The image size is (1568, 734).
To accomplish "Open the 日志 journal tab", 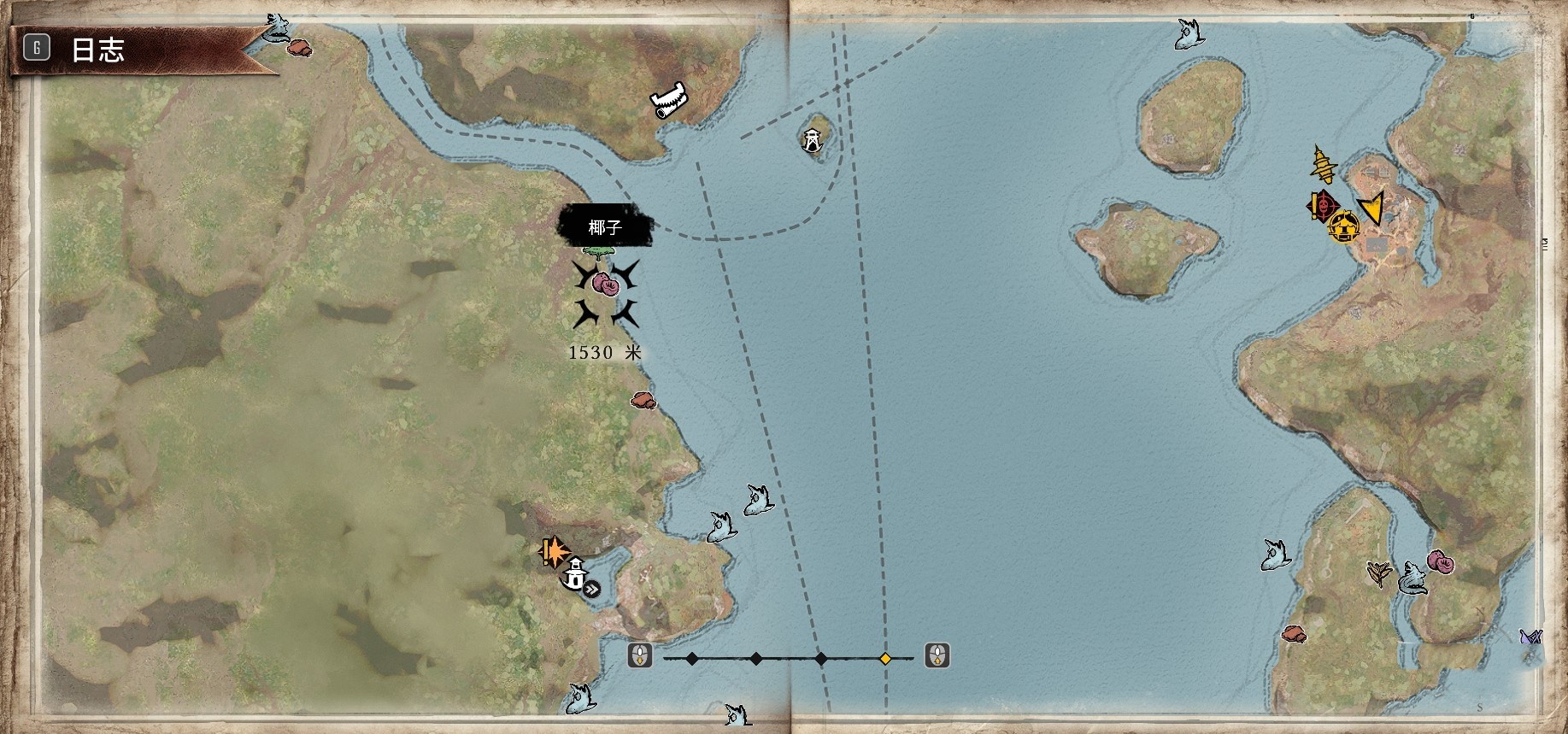I will coord(96,50).
